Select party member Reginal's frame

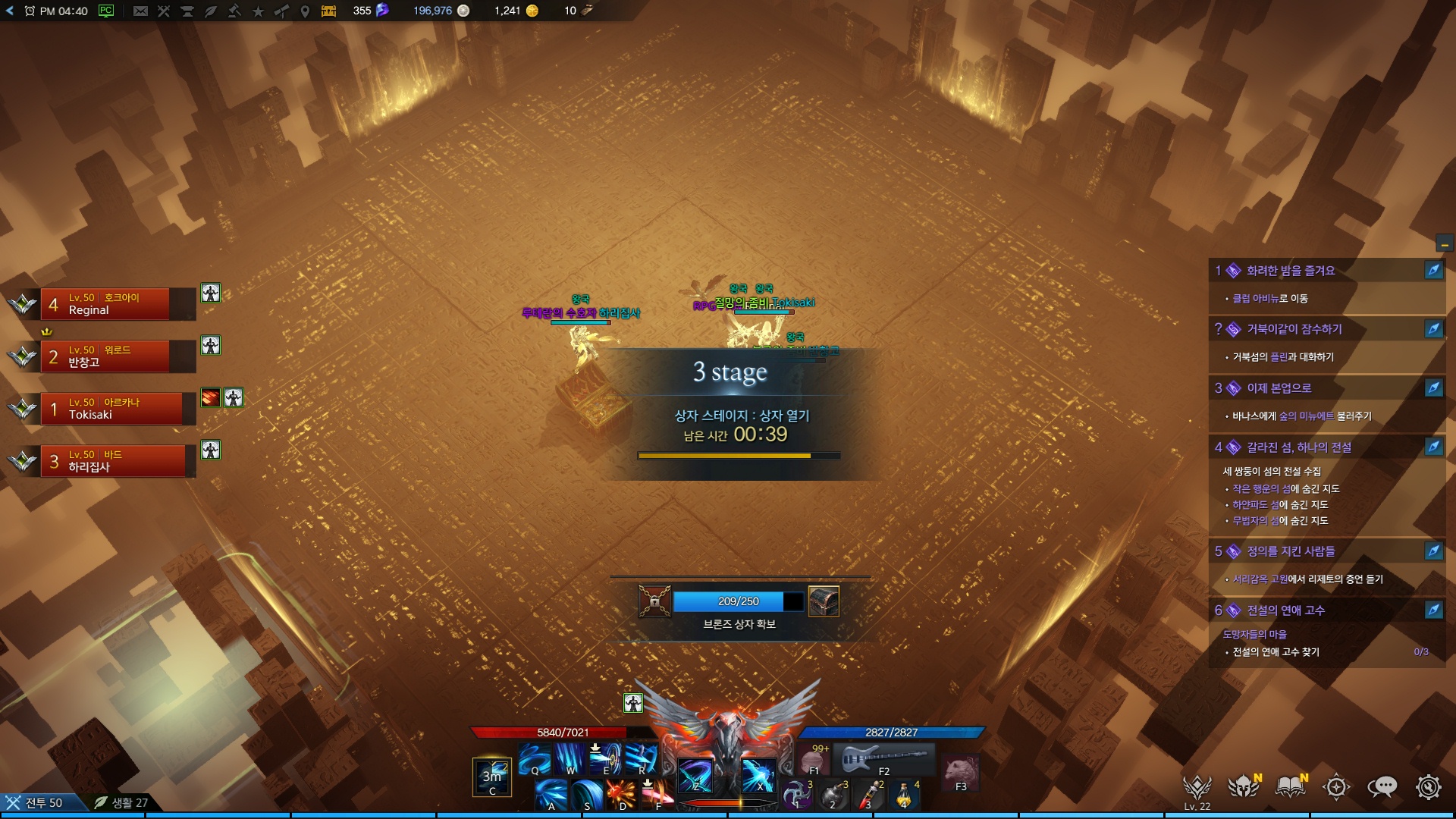coord(114,304)
